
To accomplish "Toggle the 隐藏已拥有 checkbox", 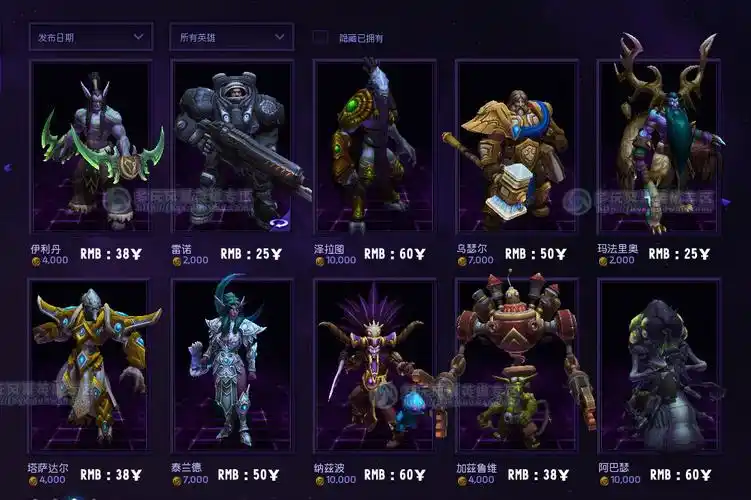I will point(320,37).
